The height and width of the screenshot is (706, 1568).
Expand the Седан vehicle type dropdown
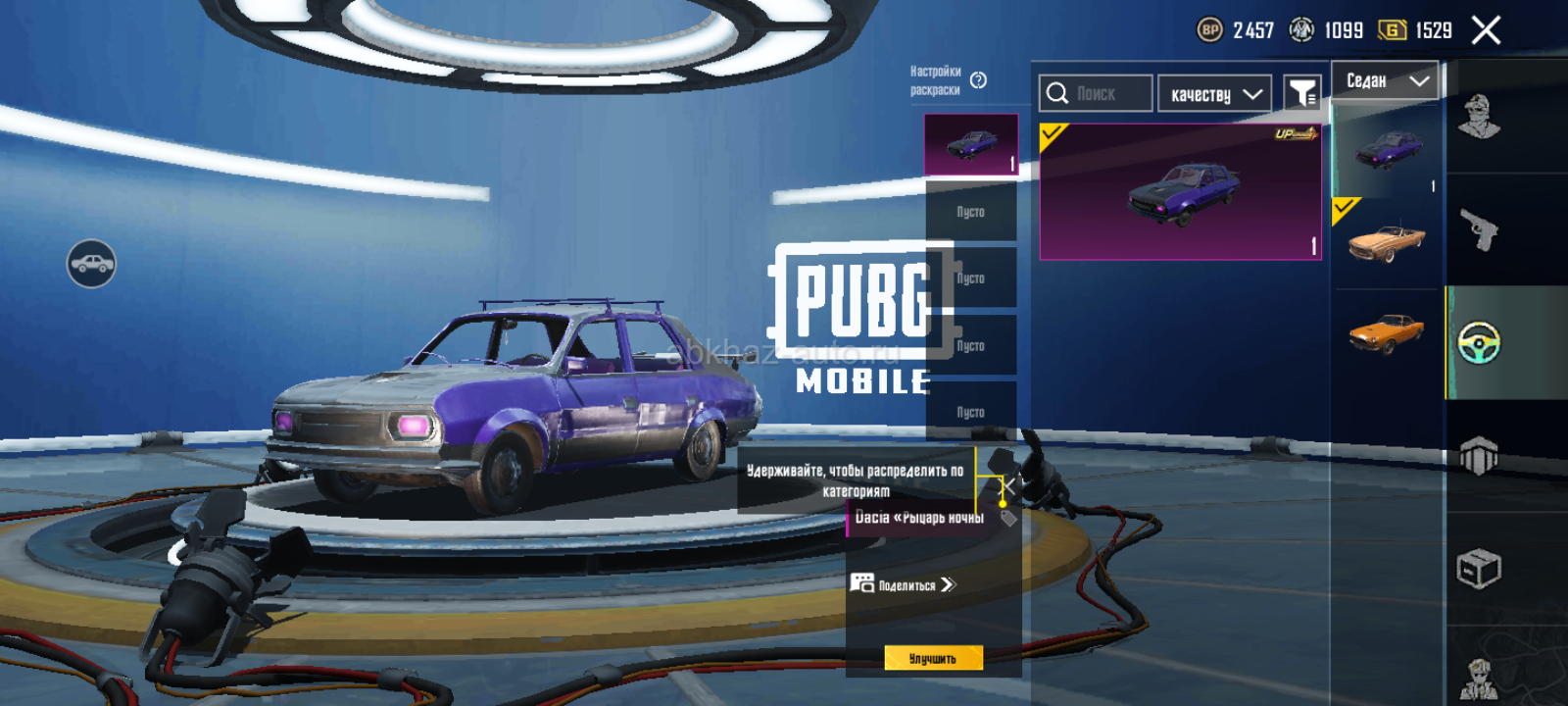[x=1385, y=80]
